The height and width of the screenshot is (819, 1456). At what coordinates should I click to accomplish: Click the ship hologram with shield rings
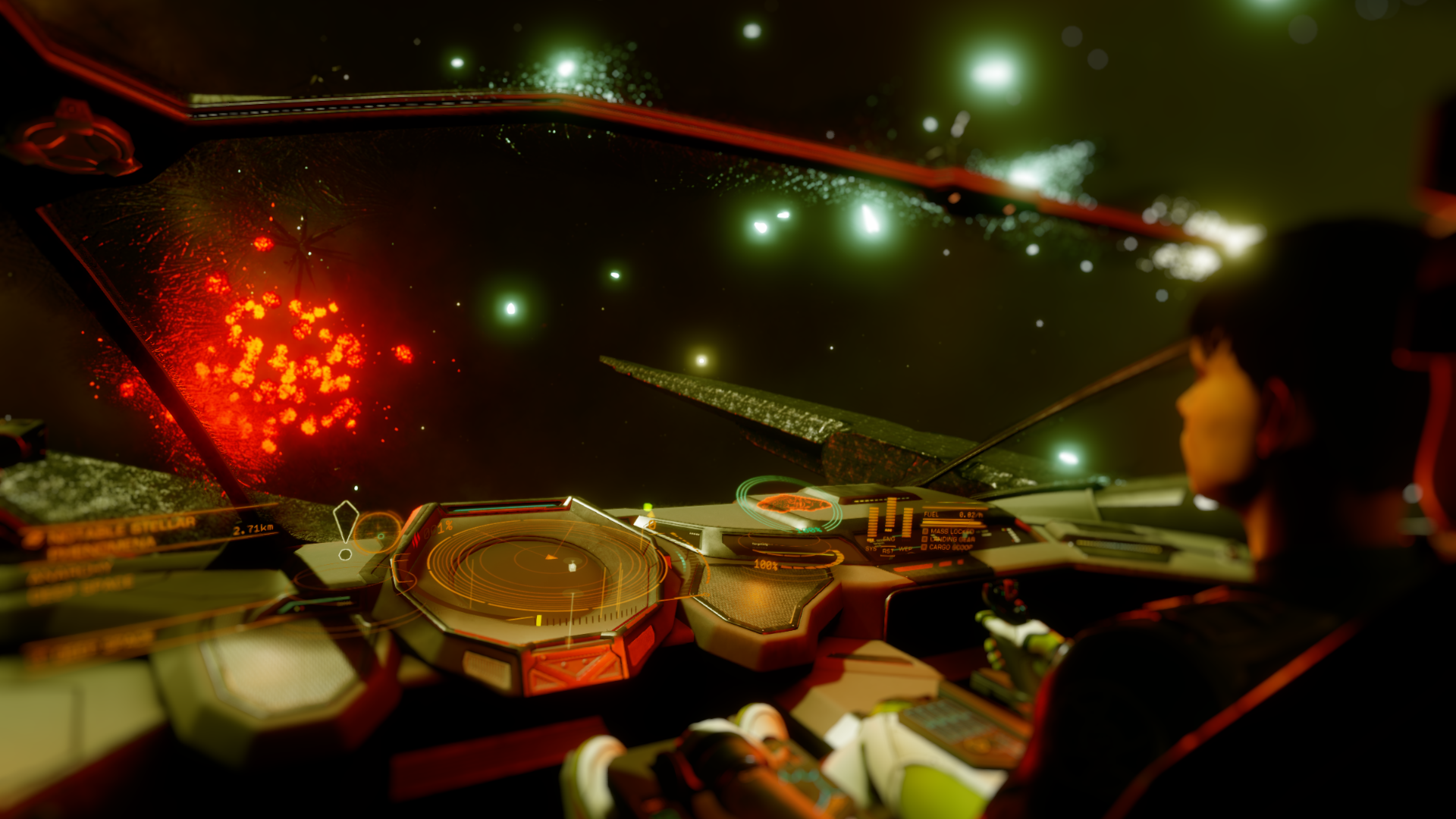tap(791, 504)
